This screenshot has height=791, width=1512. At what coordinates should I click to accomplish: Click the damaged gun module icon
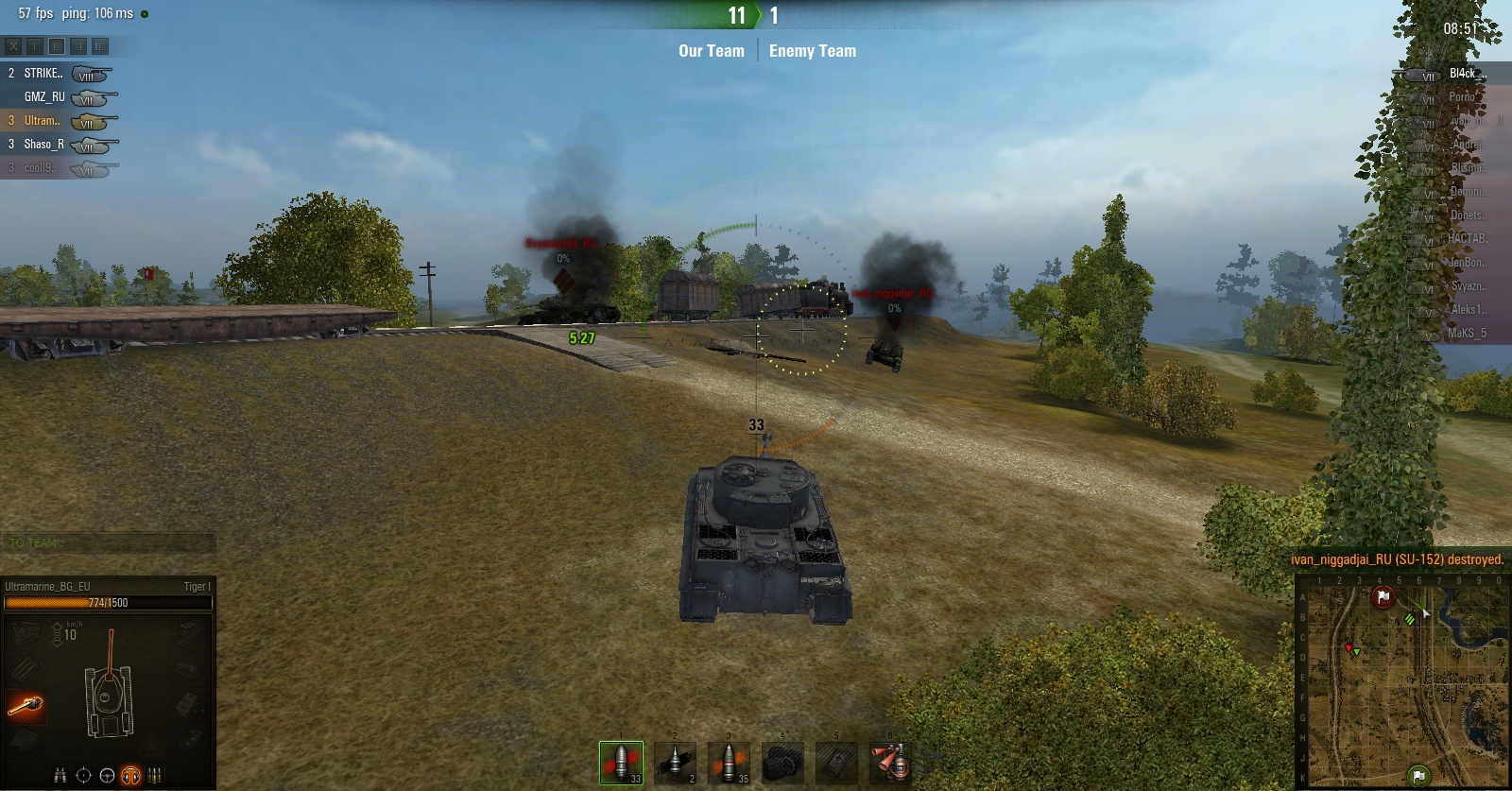[x=26, y=705]
